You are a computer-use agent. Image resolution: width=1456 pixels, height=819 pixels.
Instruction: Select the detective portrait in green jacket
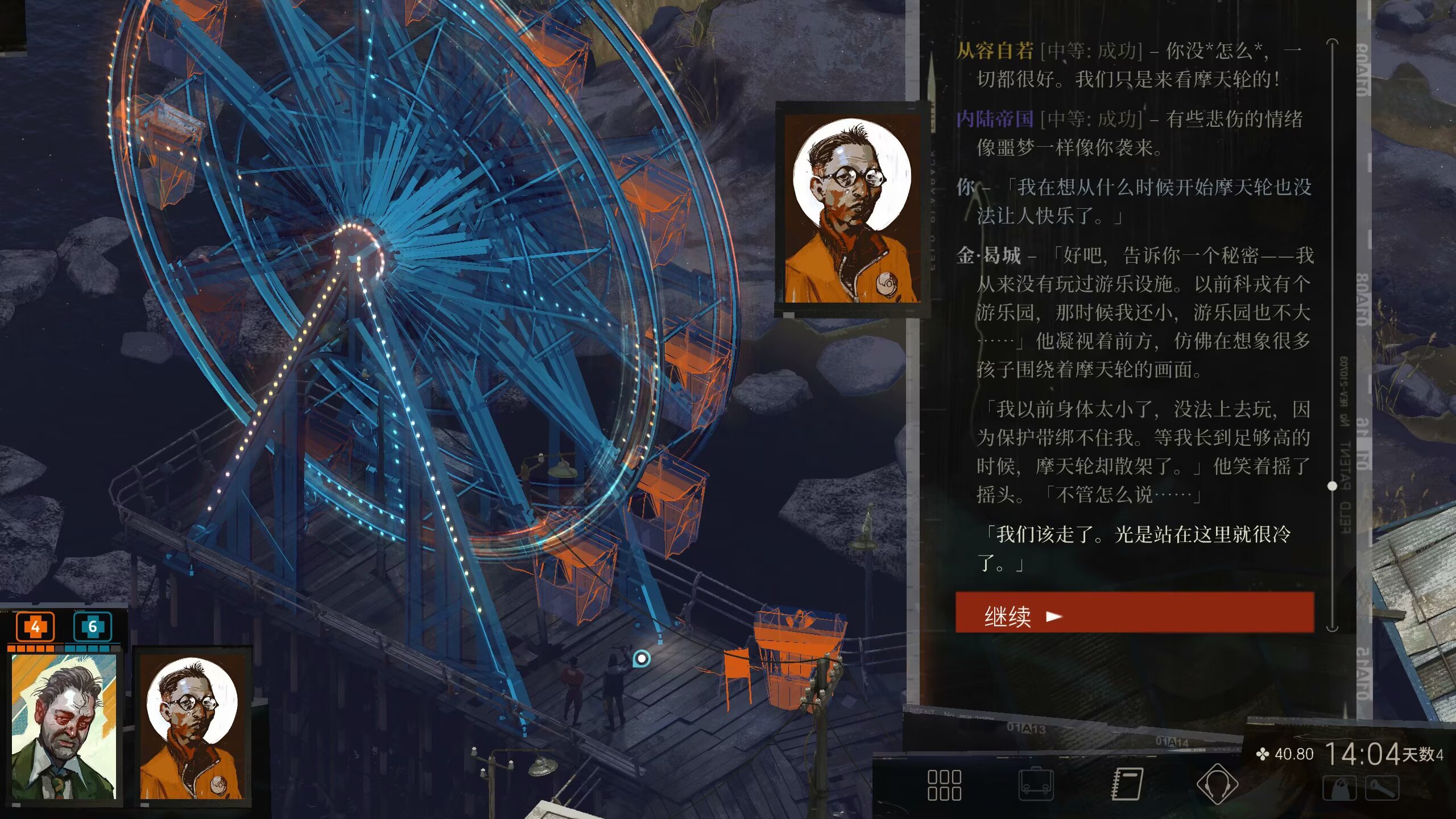[x=64, y=726]
